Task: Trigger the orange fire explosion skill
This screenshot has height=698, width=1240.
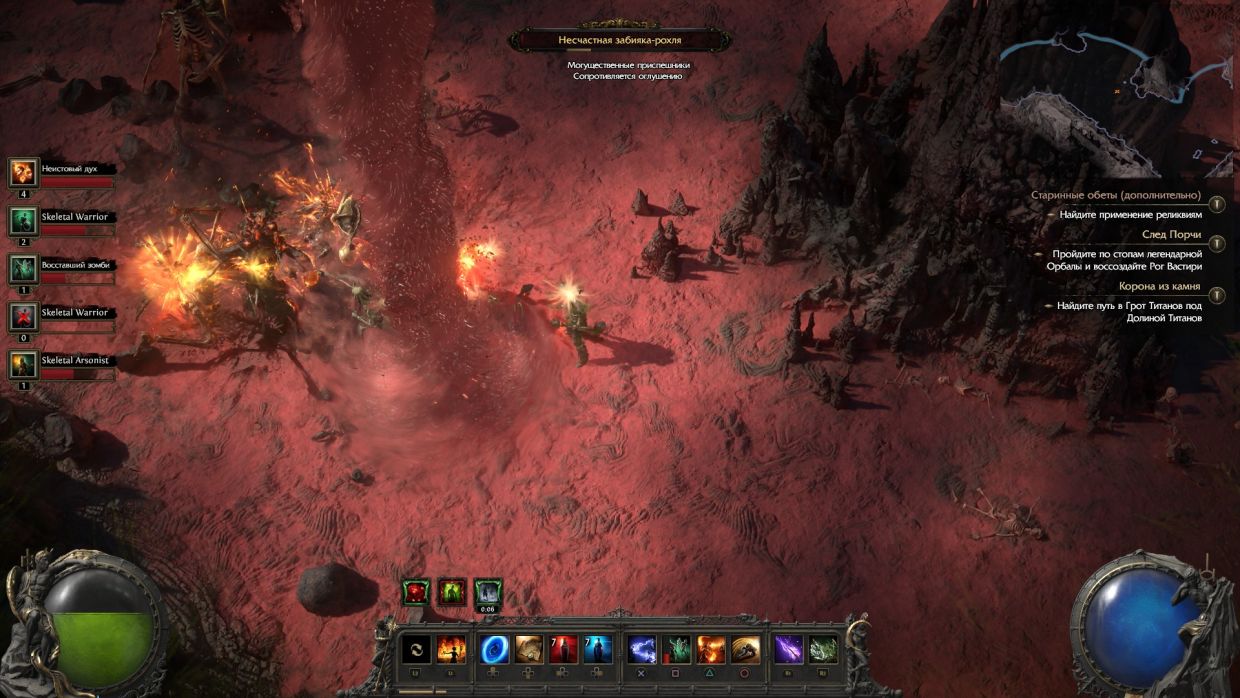Action: pyautogui.click(x=711, y=650)
